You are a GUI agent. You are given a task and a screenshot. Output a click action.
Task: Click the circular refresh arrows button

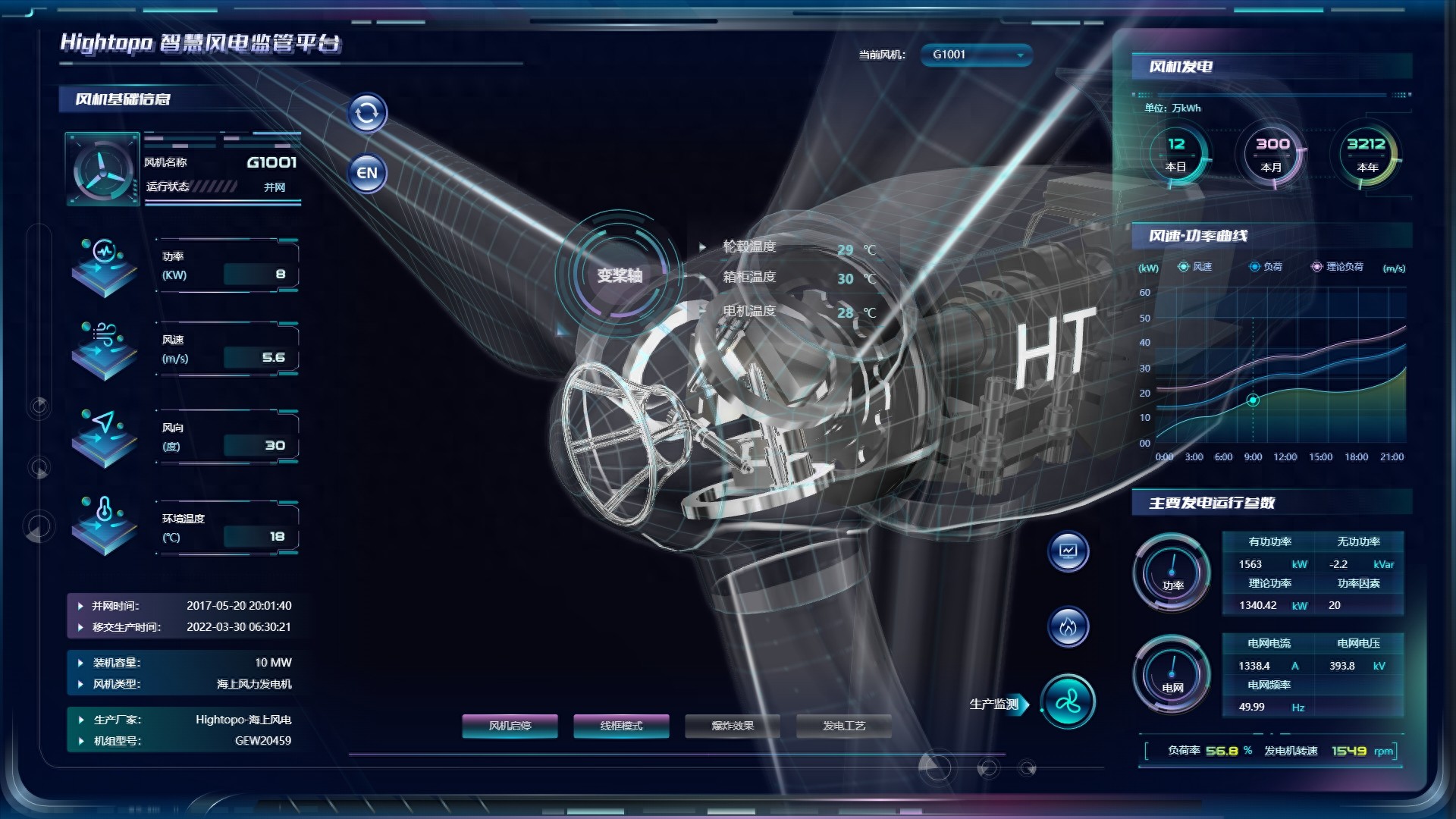point(367,114)
